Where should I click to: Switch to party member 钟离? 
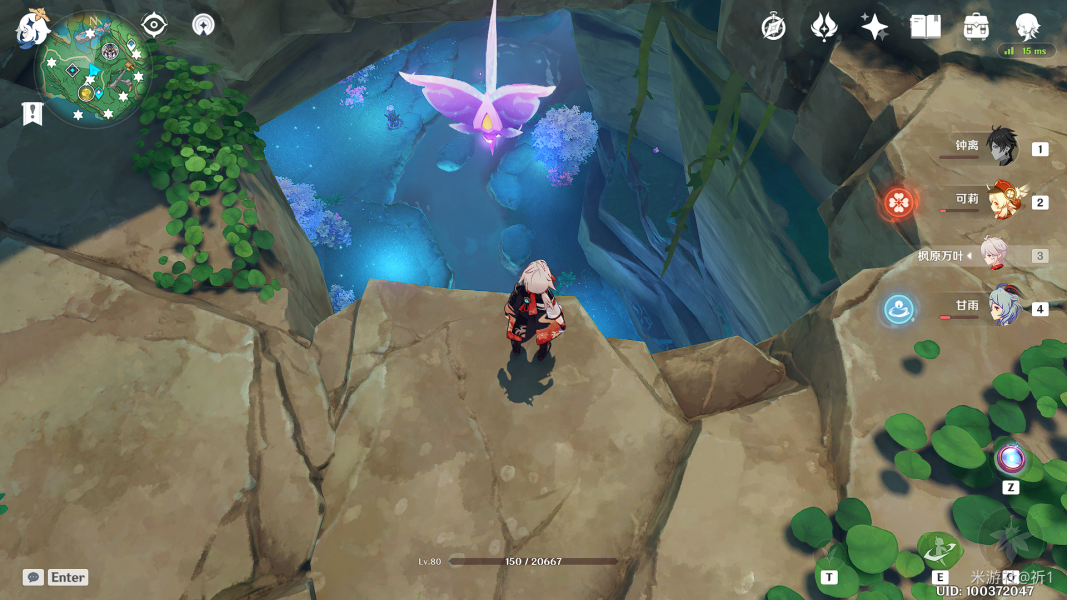(1001, 148)
